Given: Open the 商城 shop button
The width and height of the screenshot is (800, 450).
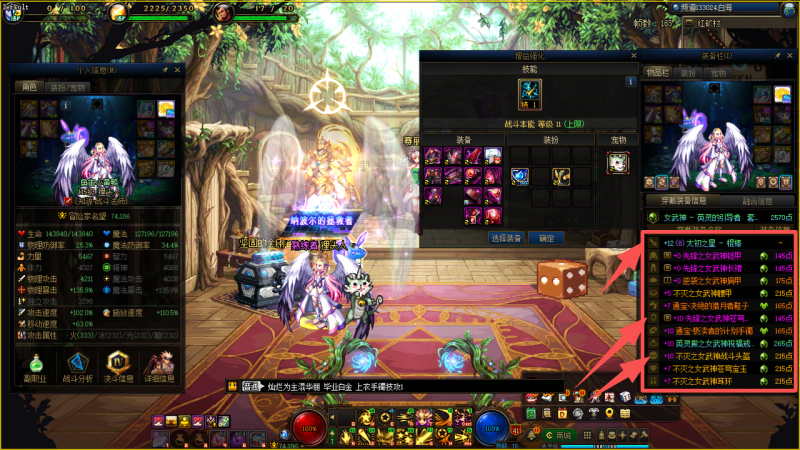Looking at the screenshot, I should click(x=565, y=435).
